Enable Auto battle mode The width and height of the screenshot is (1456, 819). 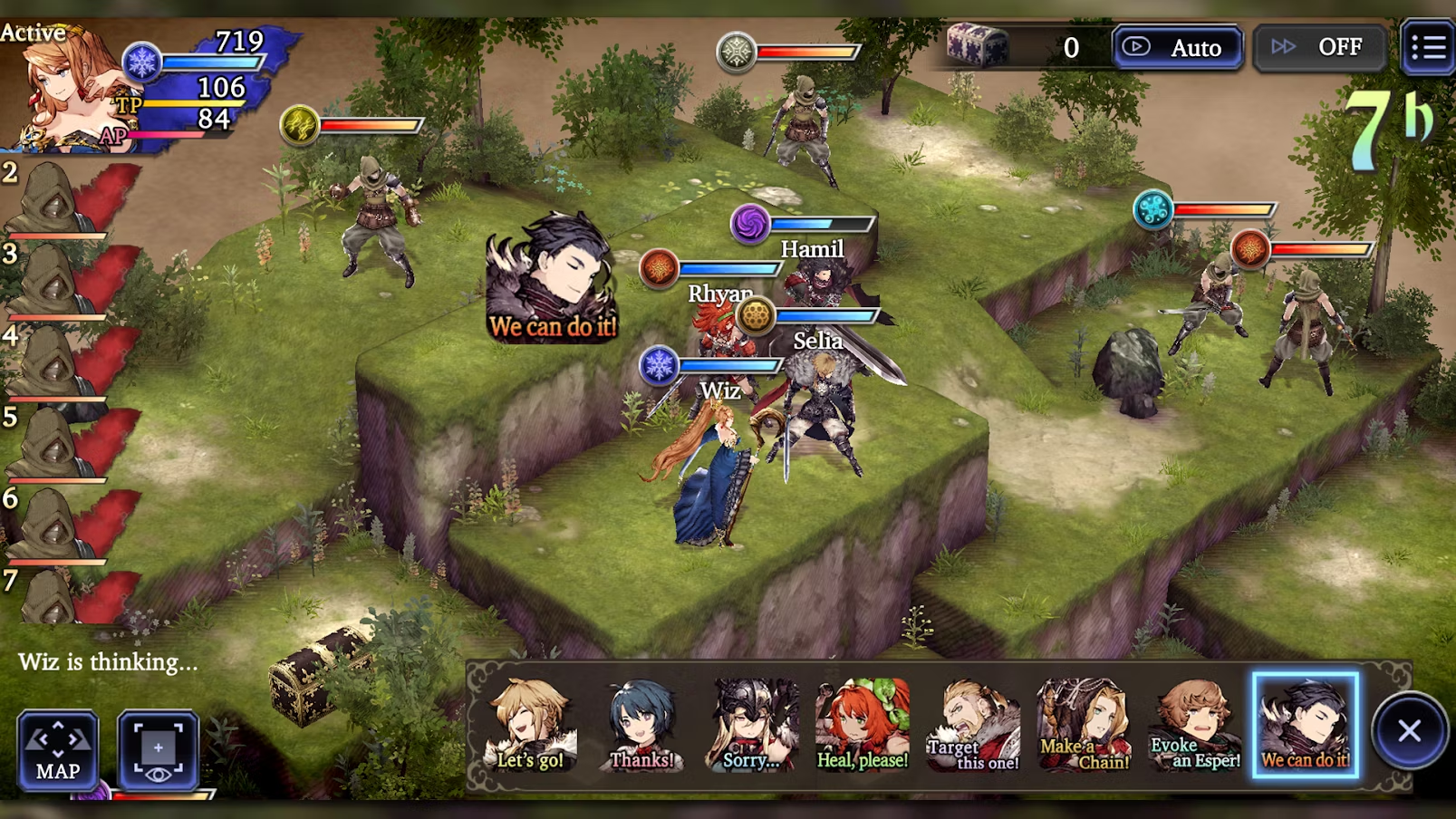(x=1176, y=47)
